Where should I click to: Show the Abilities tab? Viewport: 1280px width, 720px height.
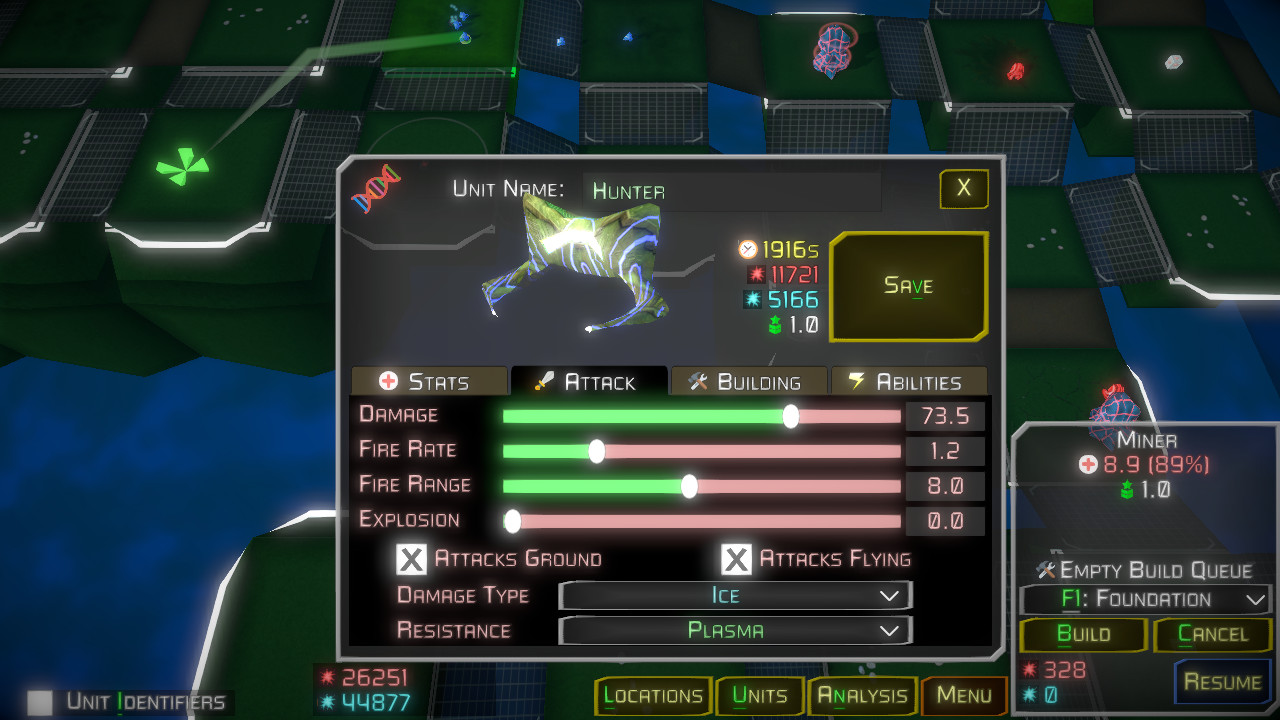[x=908, y=382]
